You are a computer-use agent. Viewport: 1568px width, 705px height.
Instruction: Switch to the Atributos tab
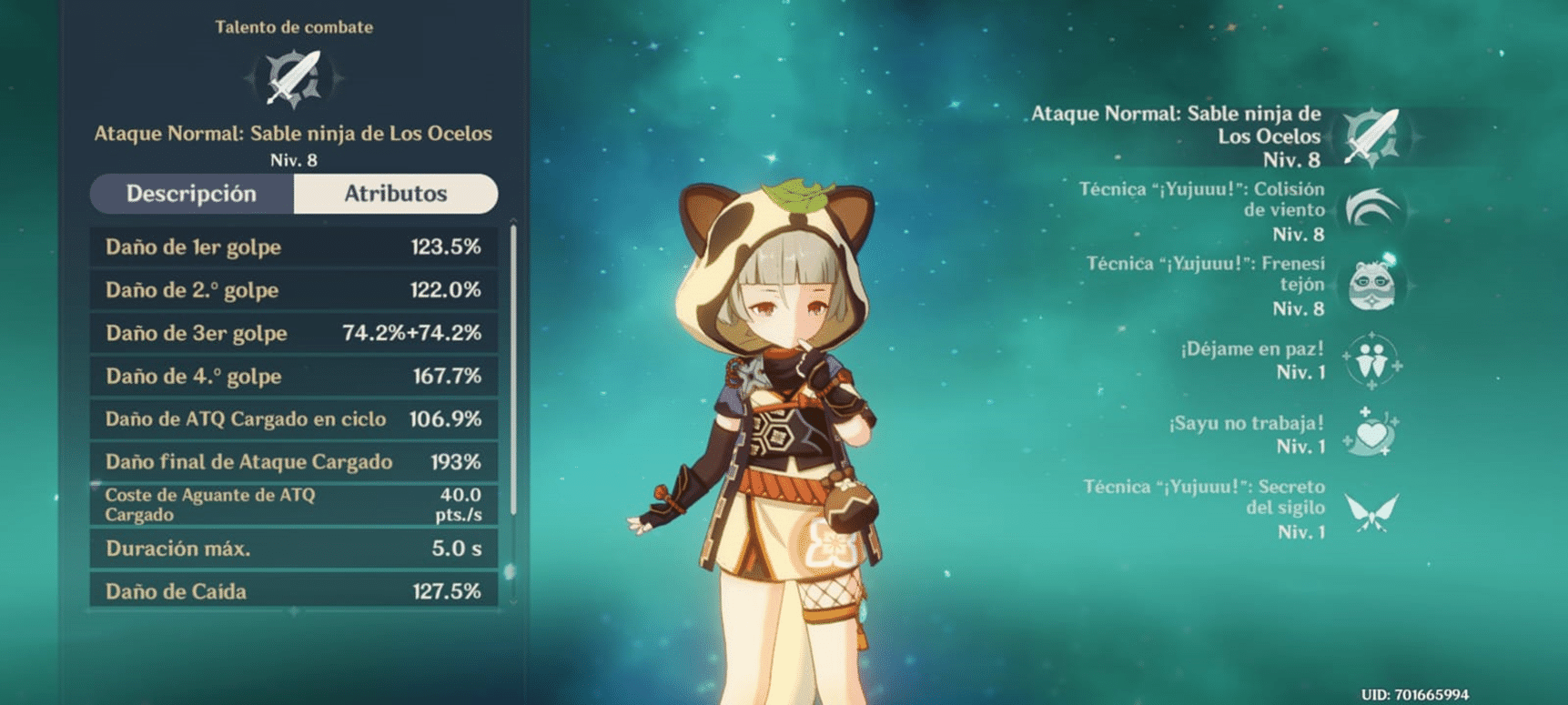click(396, 194)
